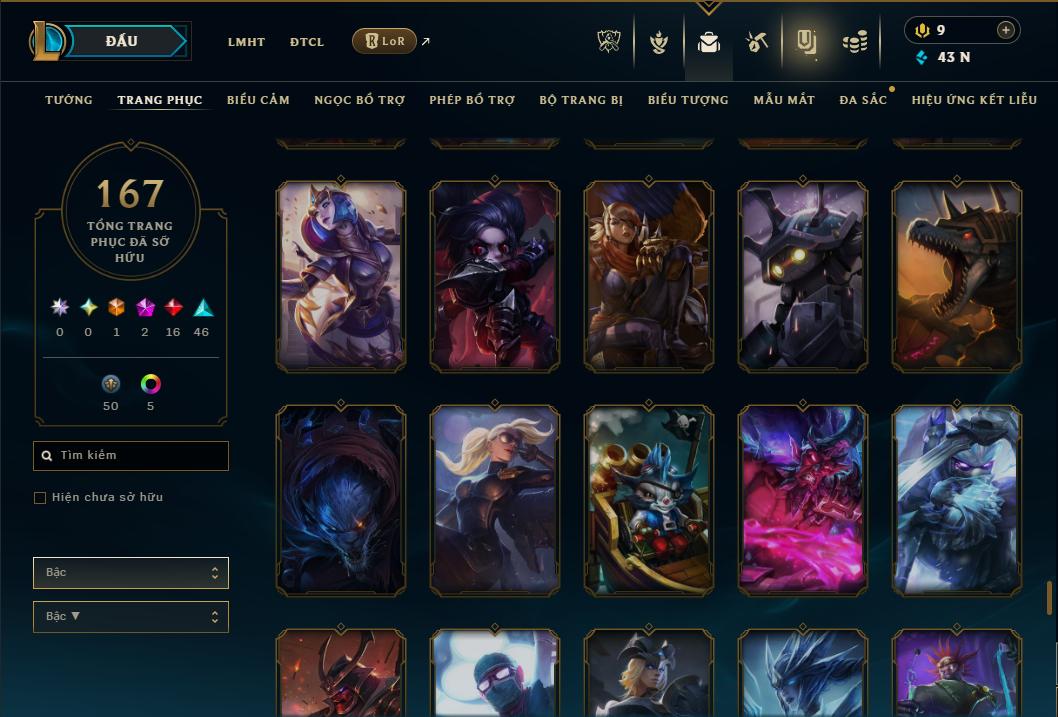Open the LMHT home link

click(246, 42)
